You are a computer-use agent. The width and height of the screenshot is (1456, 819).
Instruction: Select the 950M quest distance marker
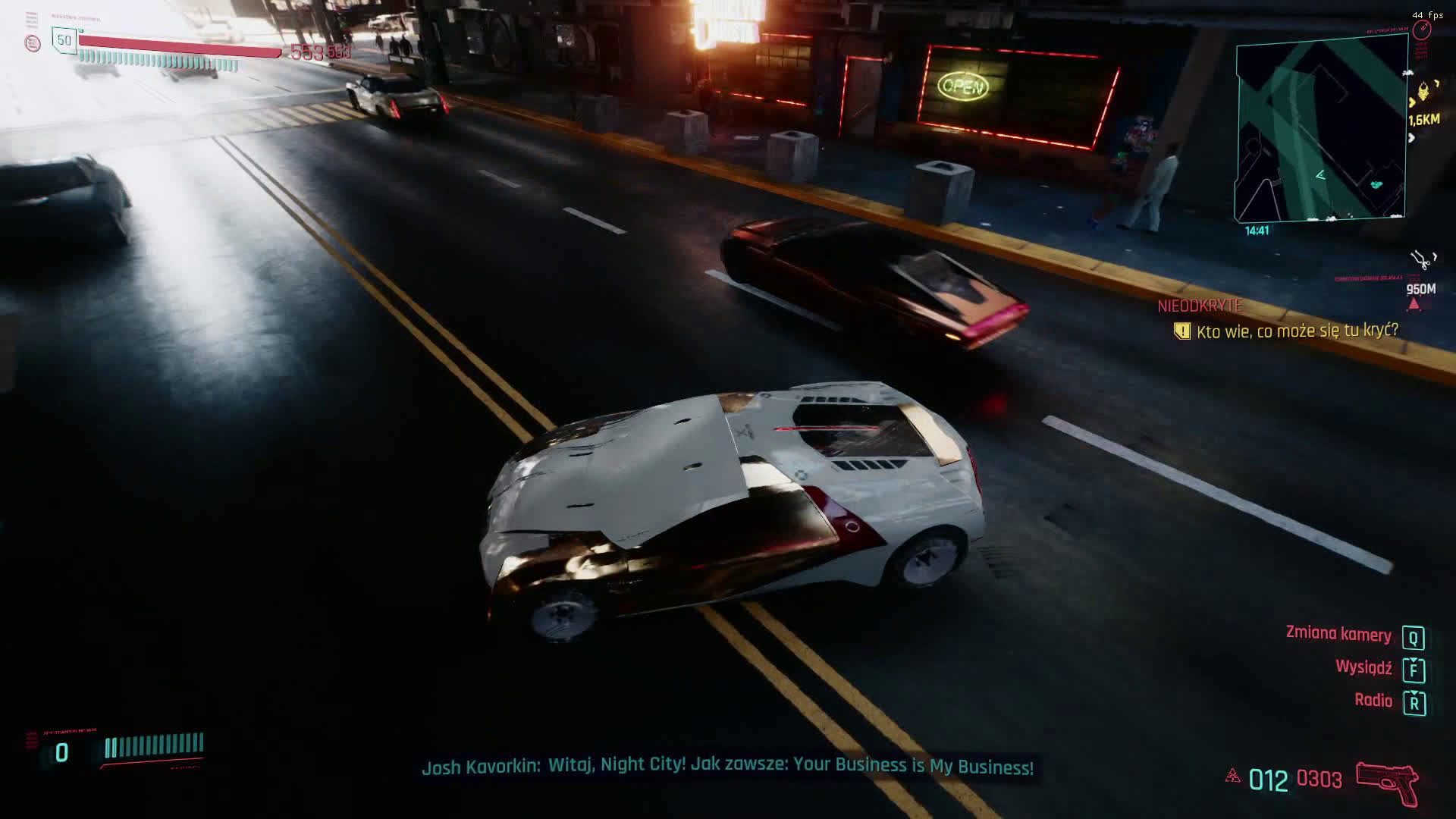click(x=1420, y=289)
